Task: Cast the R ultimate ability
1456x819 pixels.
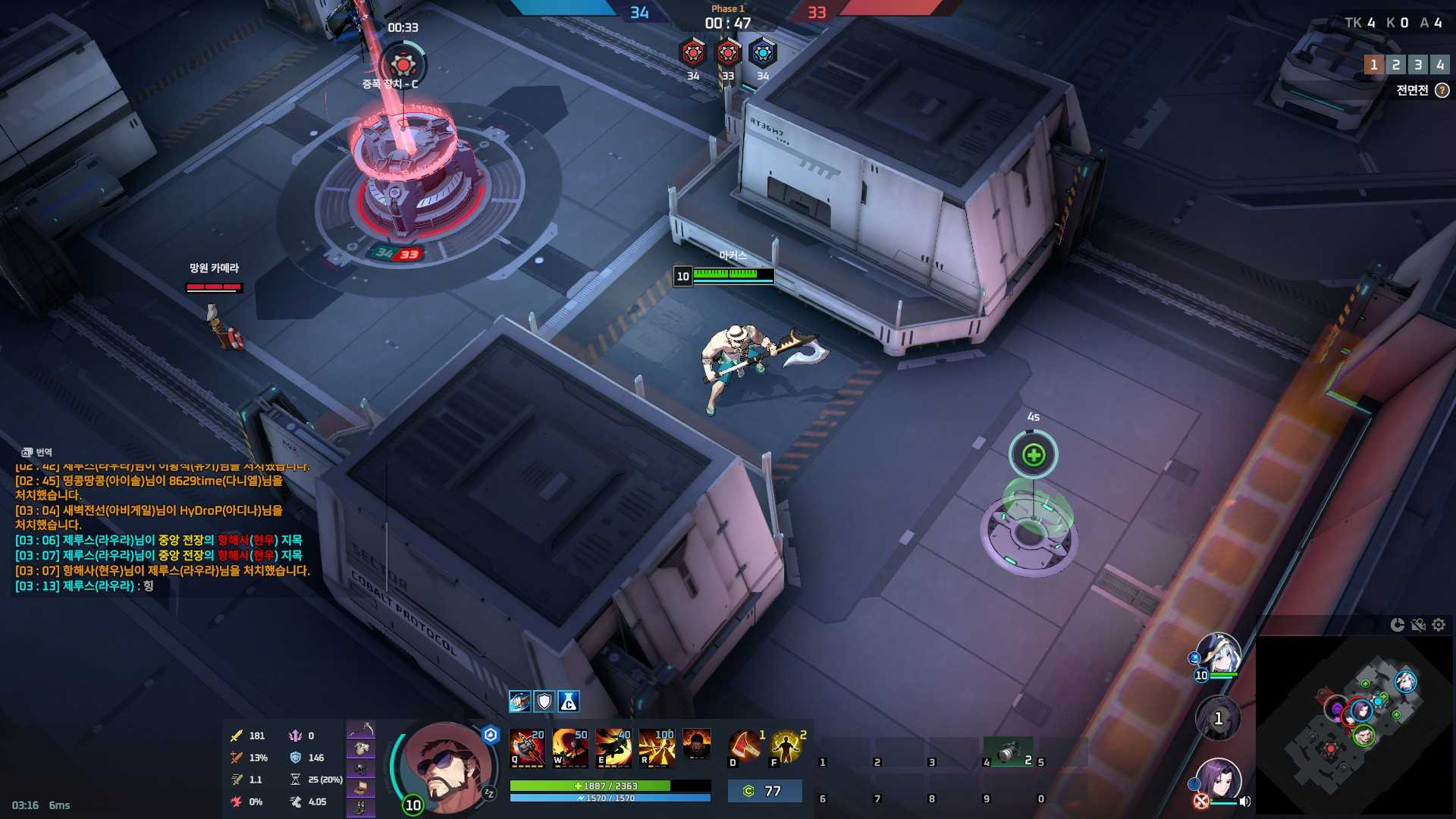Action: click(656, 747)
